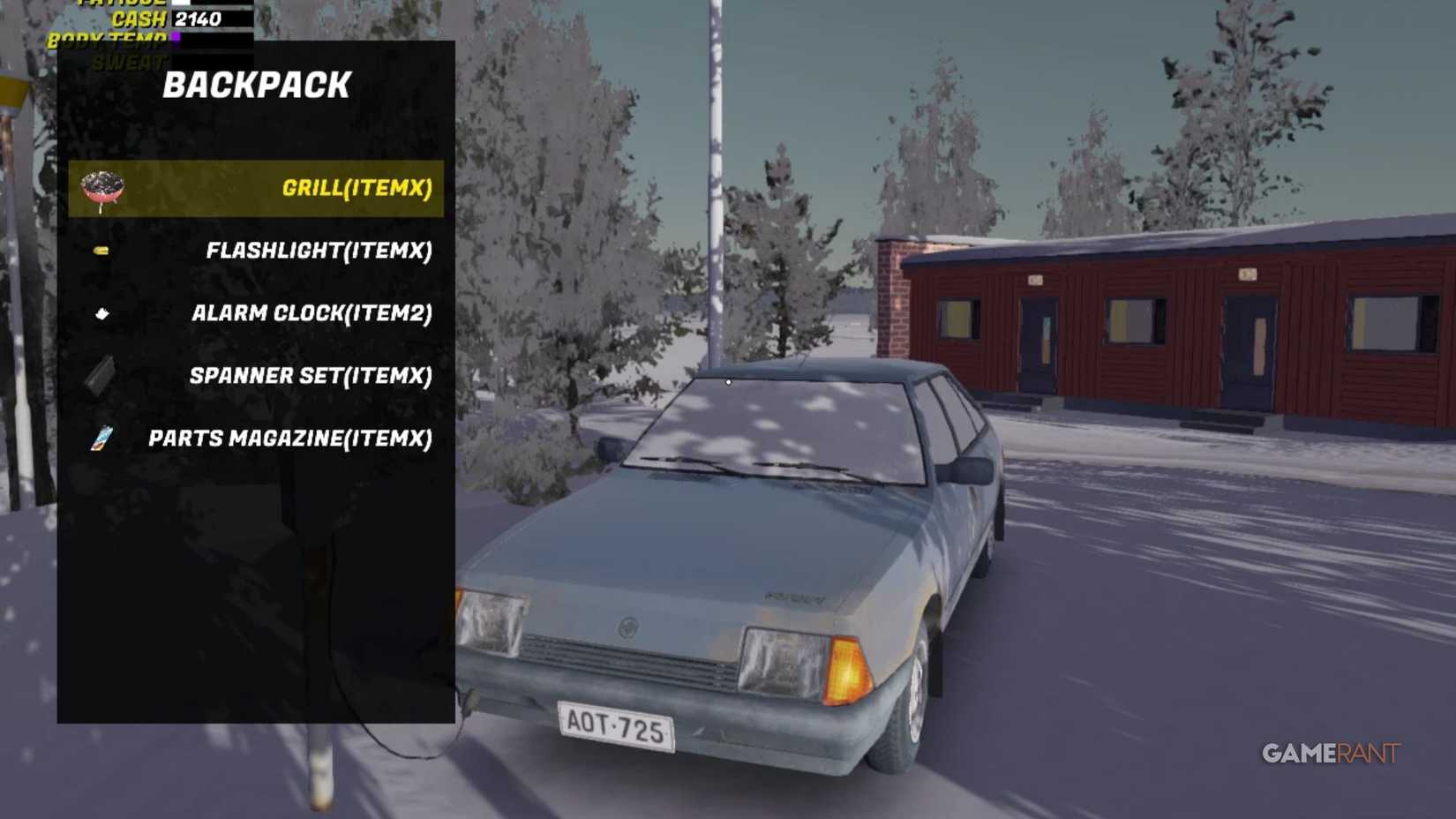Viewport: 1456px width, 819px height.
Task: Click the white Fatigue bar marker
Action: (x=183, y=4)
